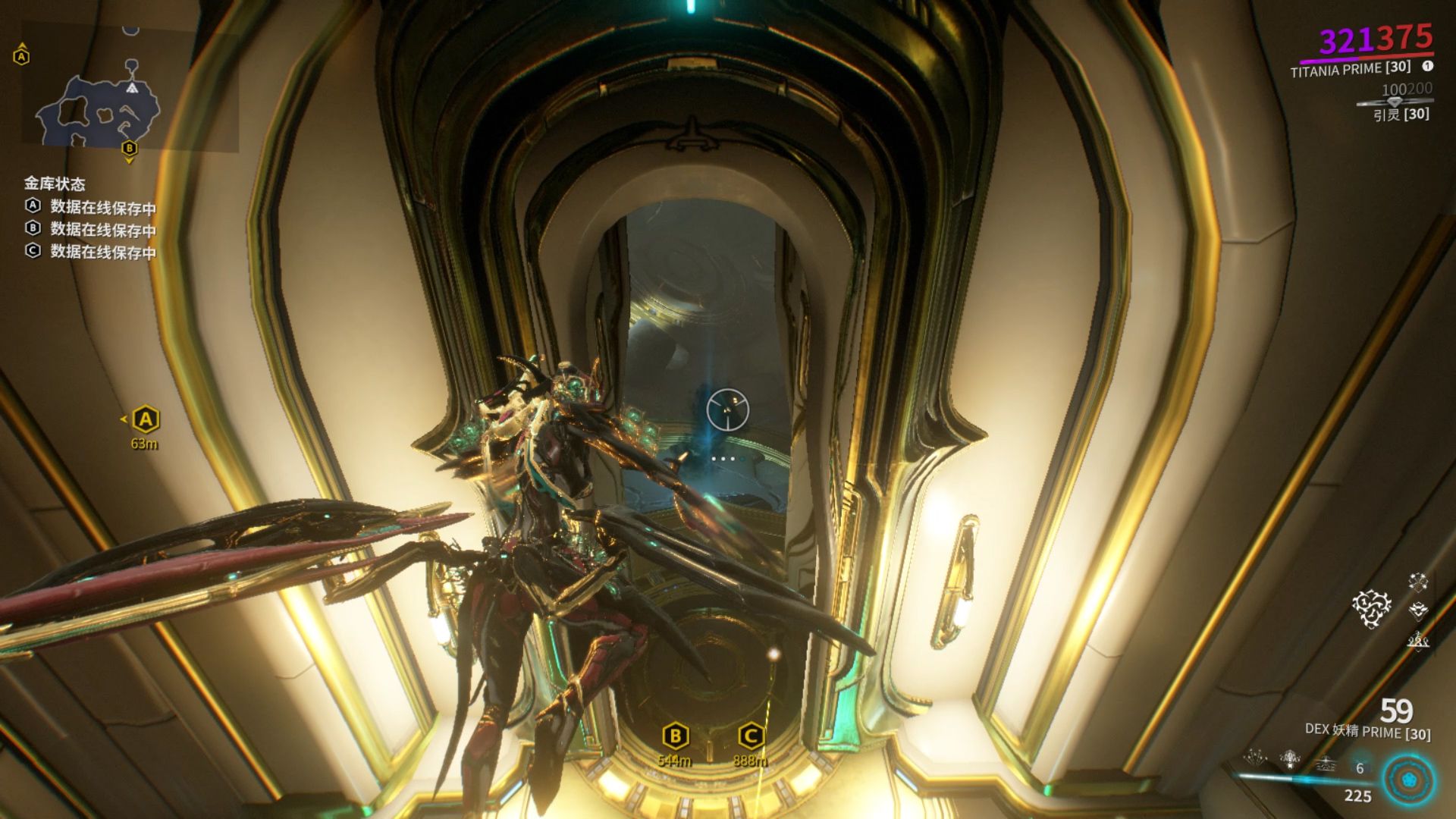Click the glowing blue Razorwing energy circle
The height and width of the screenshot is (819, 1456).
[x=1407, y=781]
